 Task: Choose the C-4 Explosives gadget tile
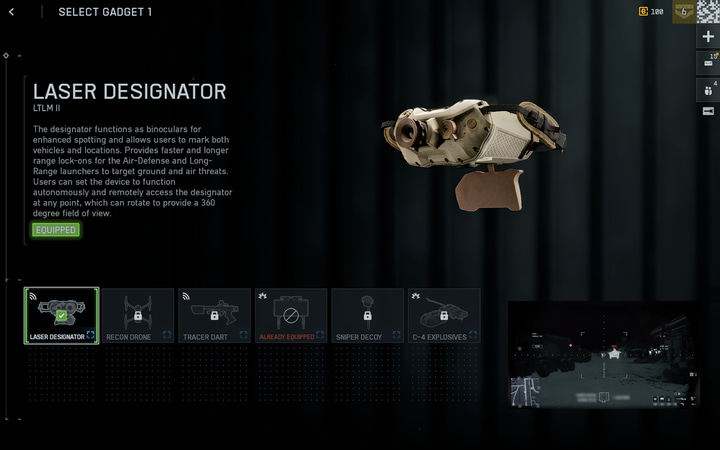click(x=444, y=316)
